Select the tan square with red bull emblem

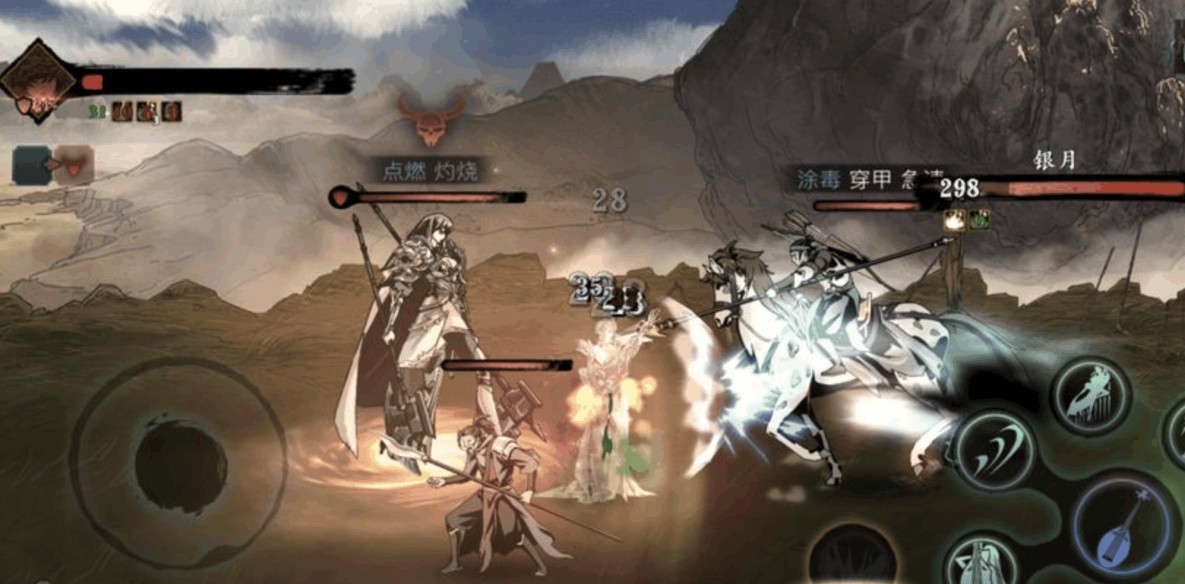74,164
